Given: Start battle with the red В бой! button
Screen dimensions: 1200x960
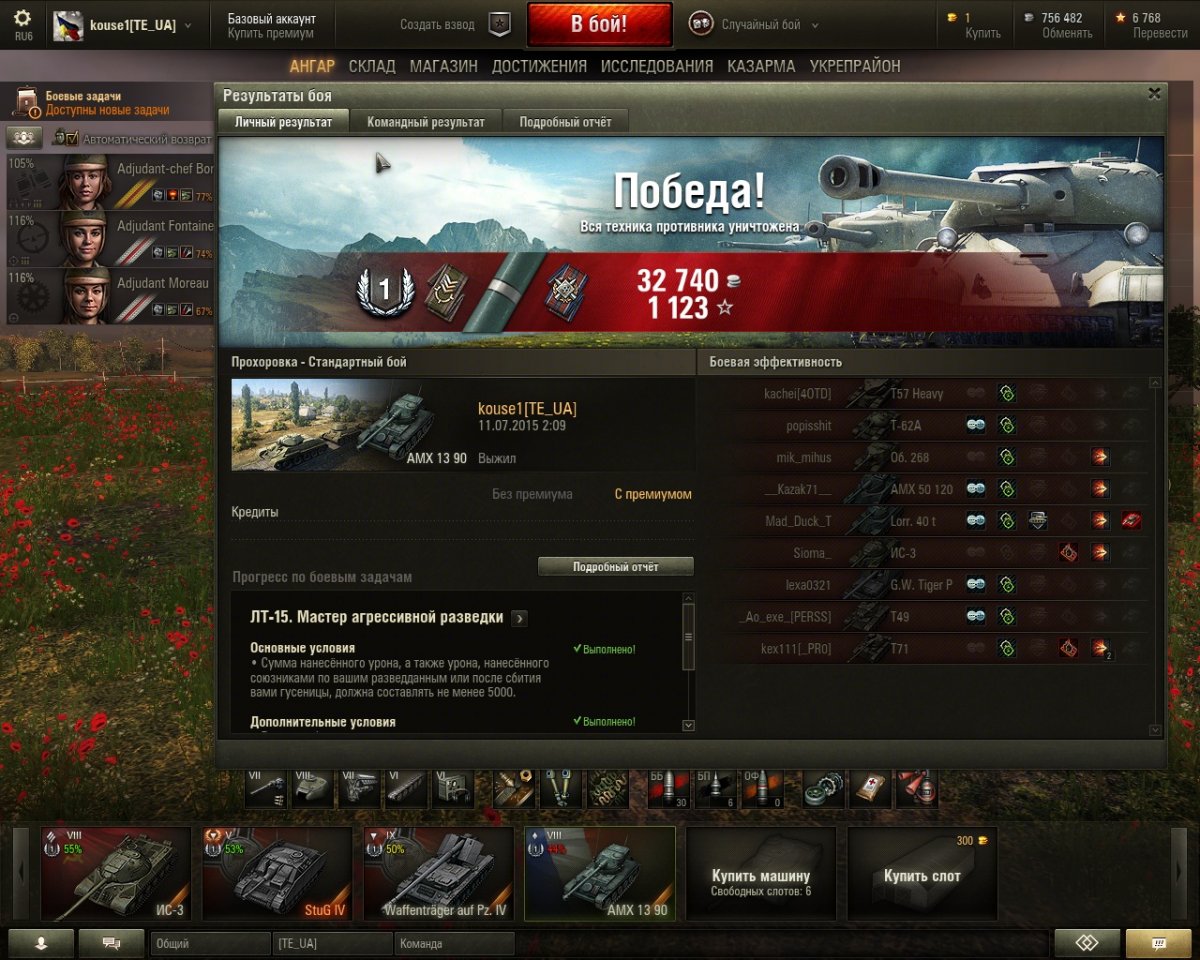Looking at the screenshot, I should [599, 24].
